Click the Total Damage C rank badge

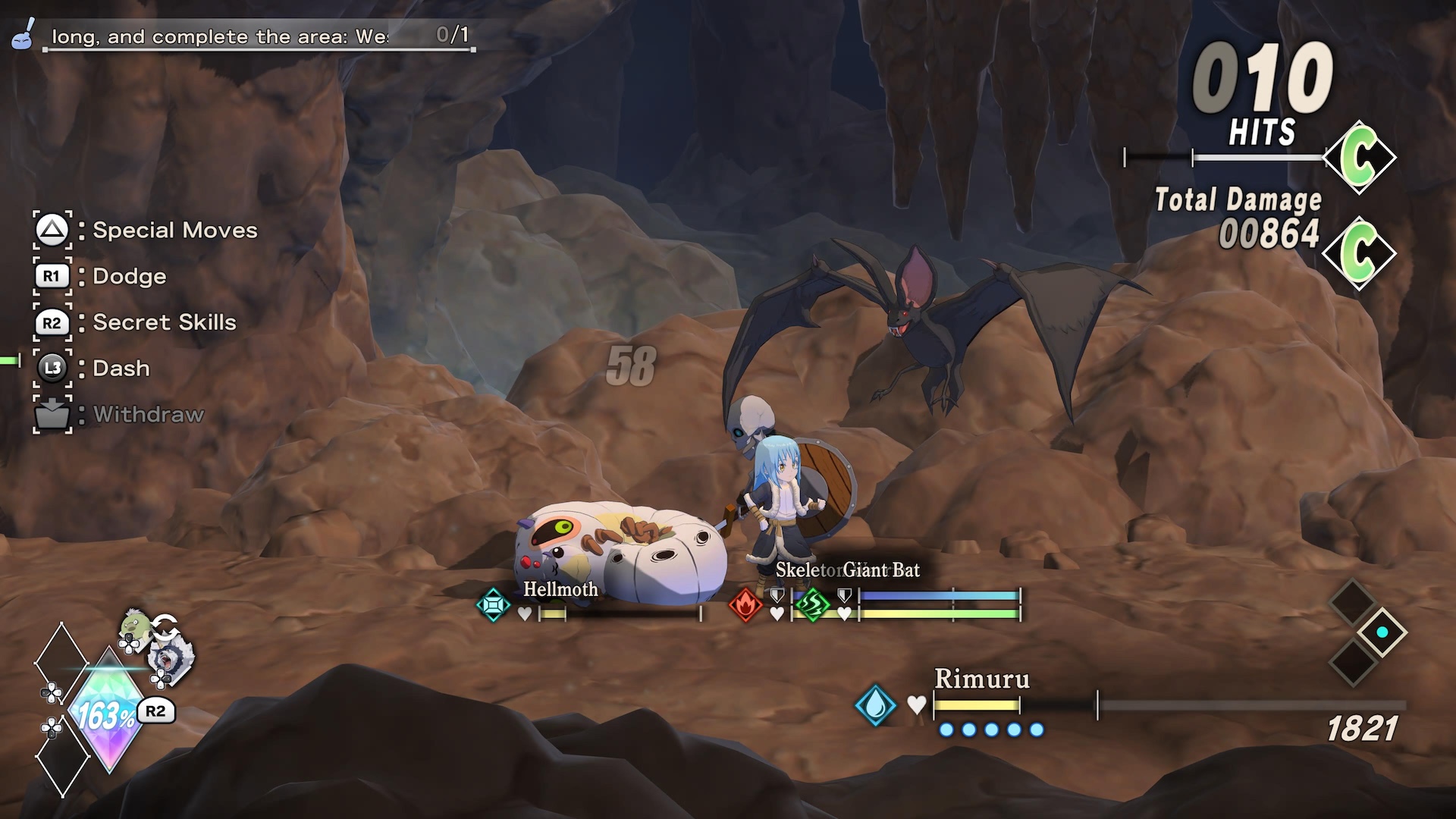1360,253
